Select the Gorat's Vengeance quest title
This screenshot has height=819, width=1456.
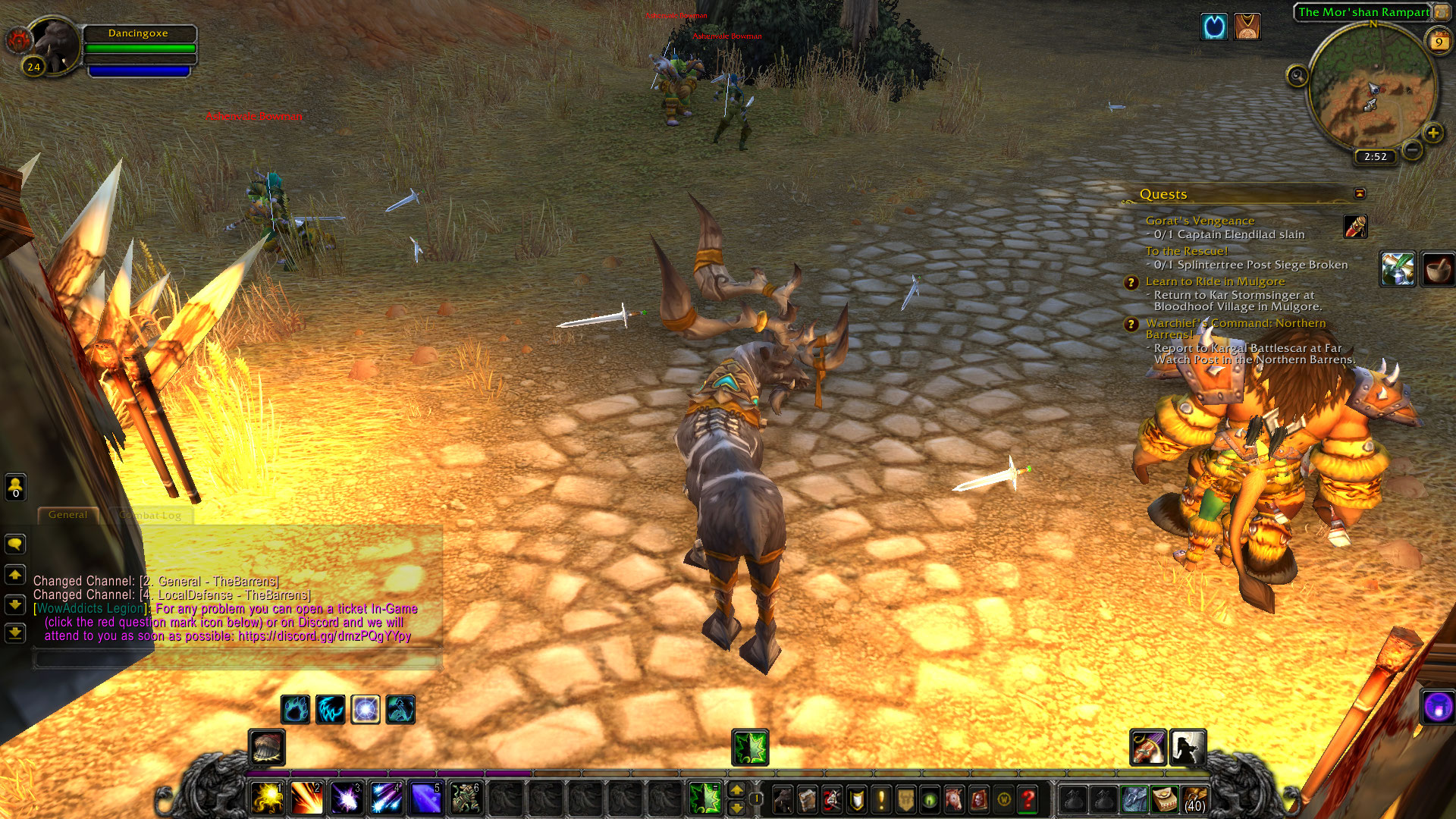tap(1200, 221)
